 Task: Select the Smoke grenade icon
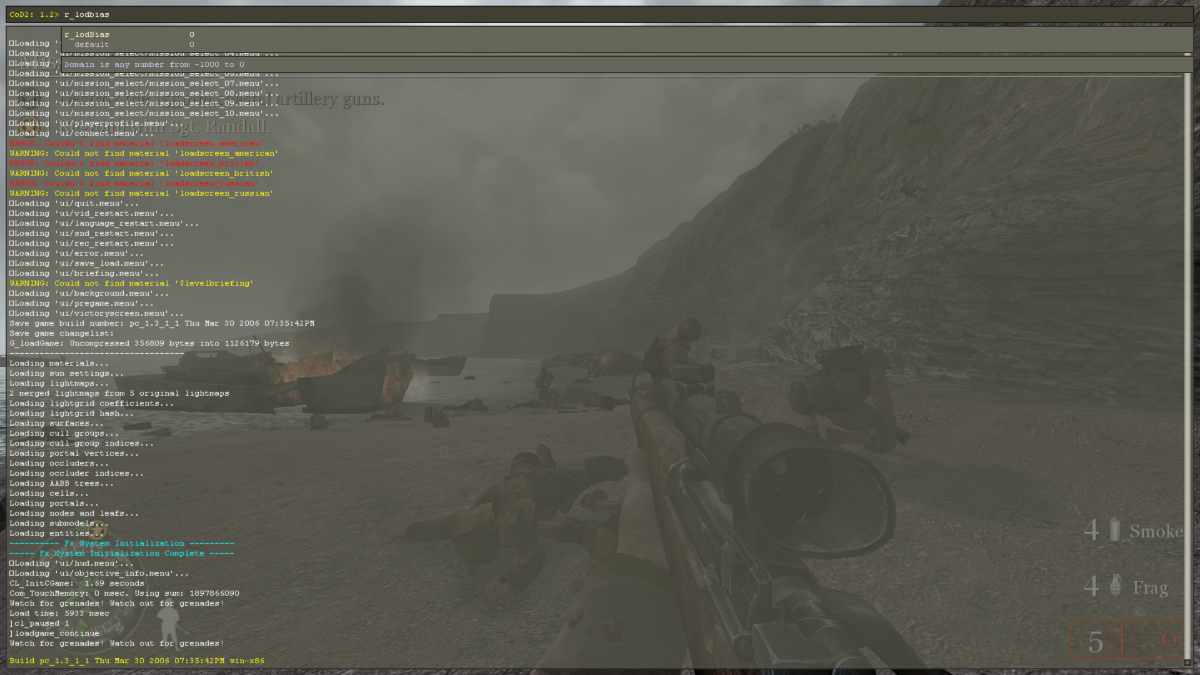(1115, 531)
